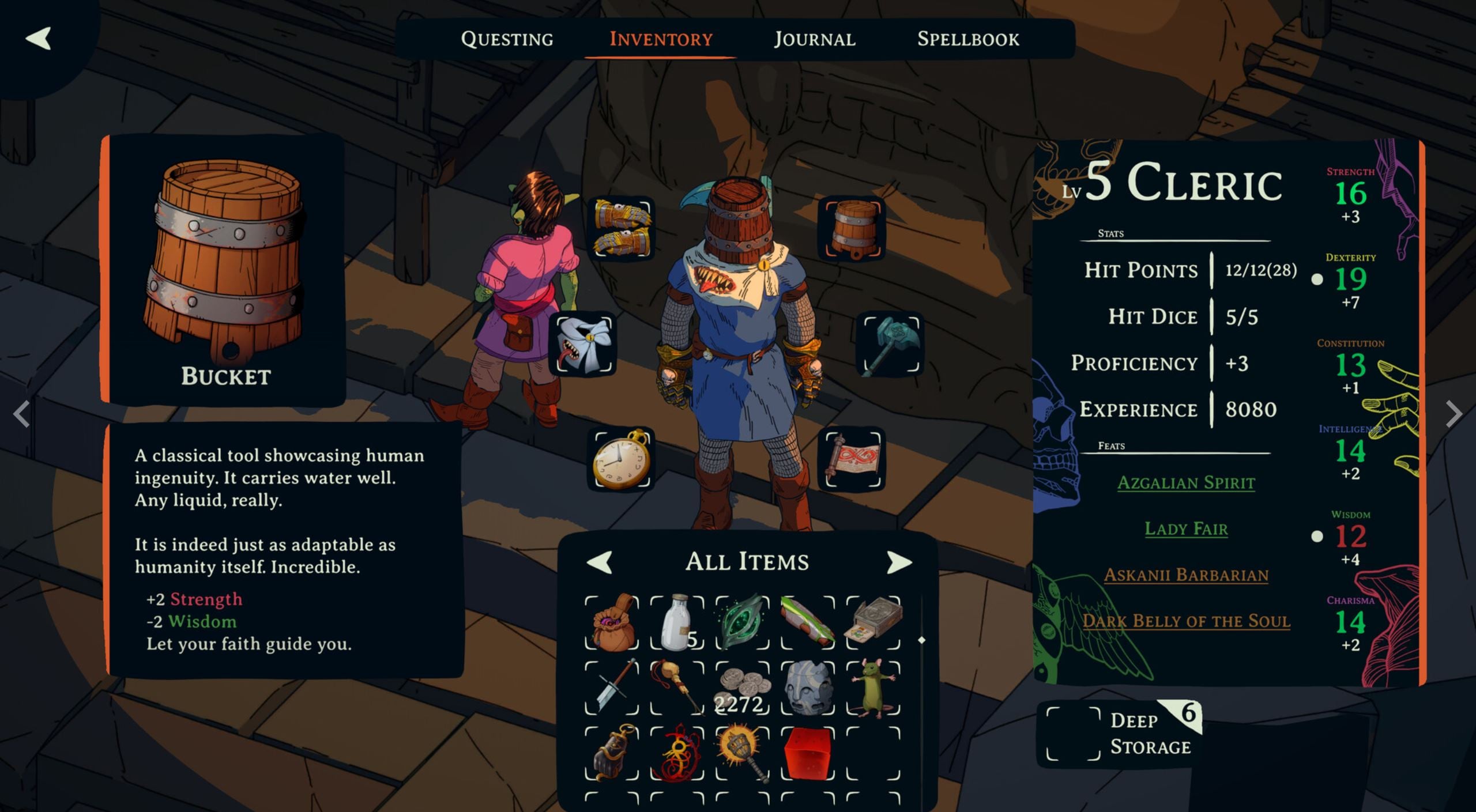Image resolution: width=1476 pixels, height=812 pixels.
Task: Open the Journal tab
Action: [x=814, y=39]
